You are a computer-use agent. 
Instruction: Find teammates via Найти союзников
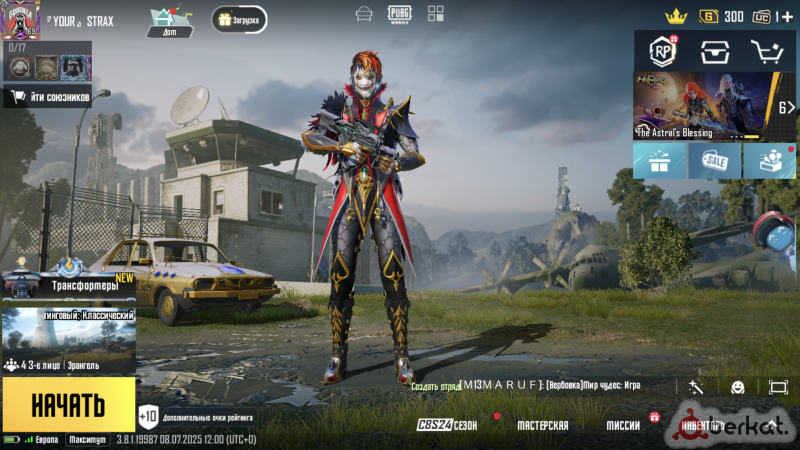point(47,97)
